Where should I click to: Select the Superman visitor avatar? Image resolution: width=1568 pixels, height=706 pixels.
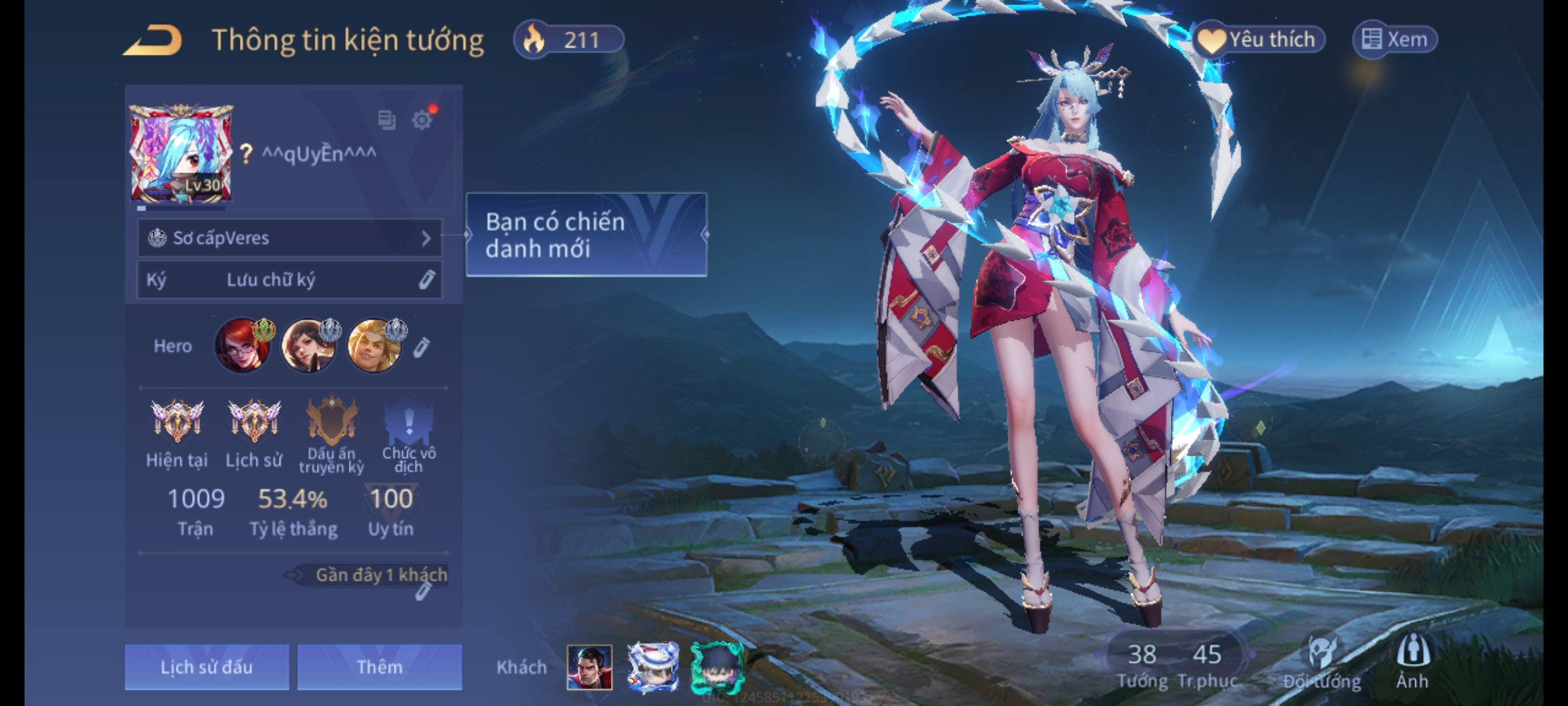click(589, 667)
